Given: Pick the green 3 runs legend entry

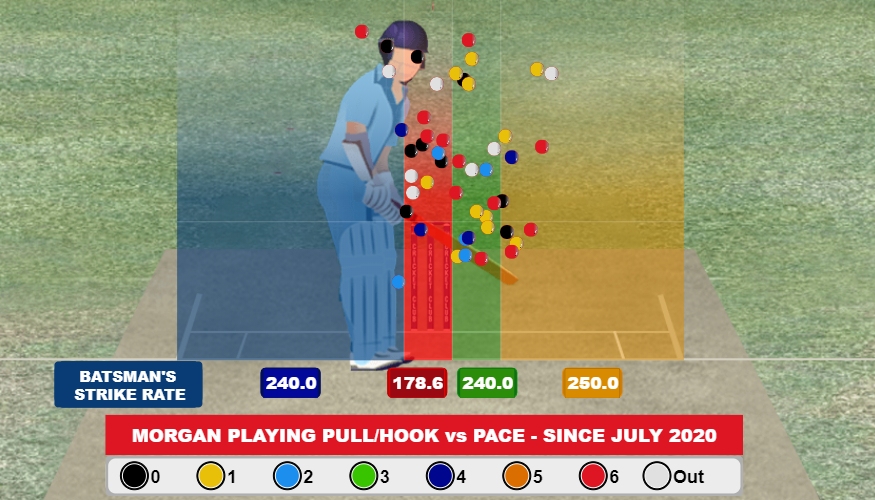Looking at the screenshot, I should [x=364, y=476].
